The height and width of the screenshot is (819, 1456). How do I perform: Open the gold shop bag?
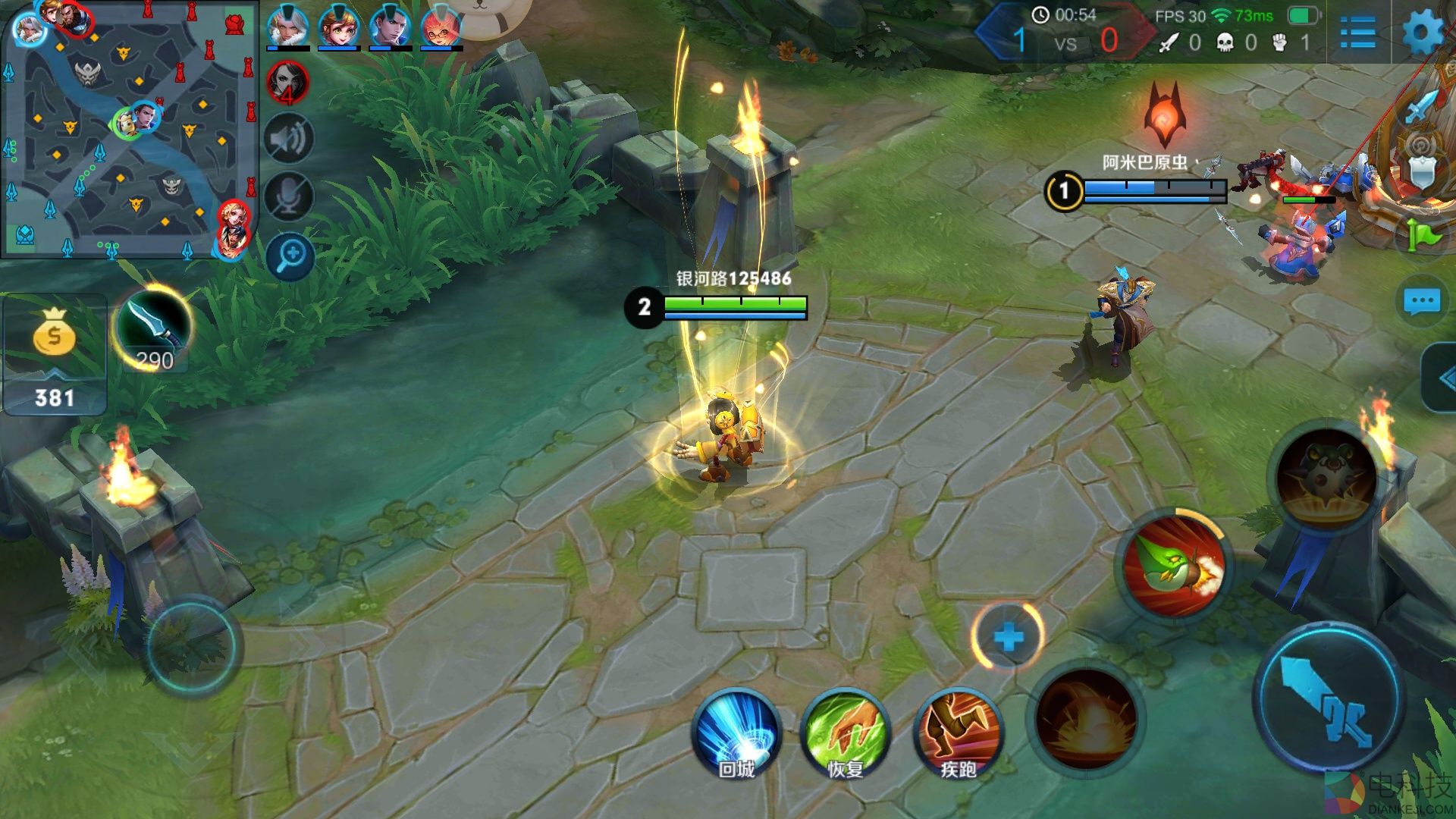click(x=54, y=334)
